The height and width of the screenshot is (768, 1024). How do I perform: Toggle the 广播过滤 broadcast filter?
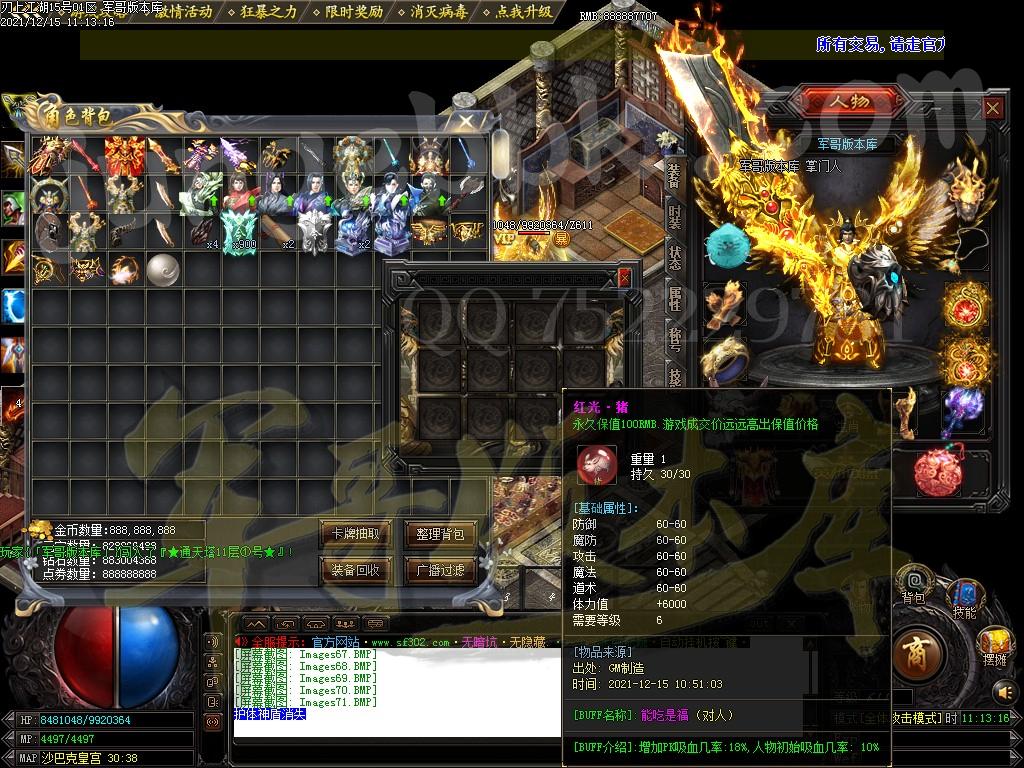[440, 570]
